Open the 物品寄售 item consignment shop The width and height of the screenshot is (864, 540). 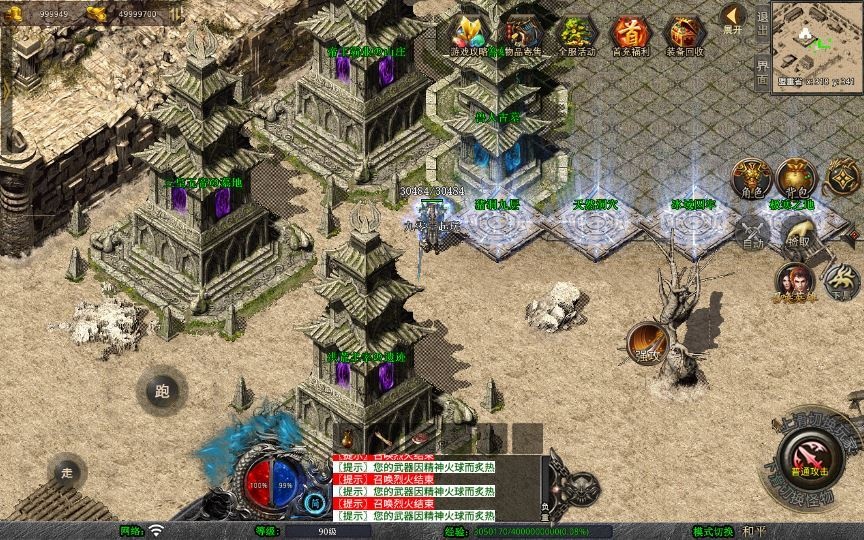point(523,36)
